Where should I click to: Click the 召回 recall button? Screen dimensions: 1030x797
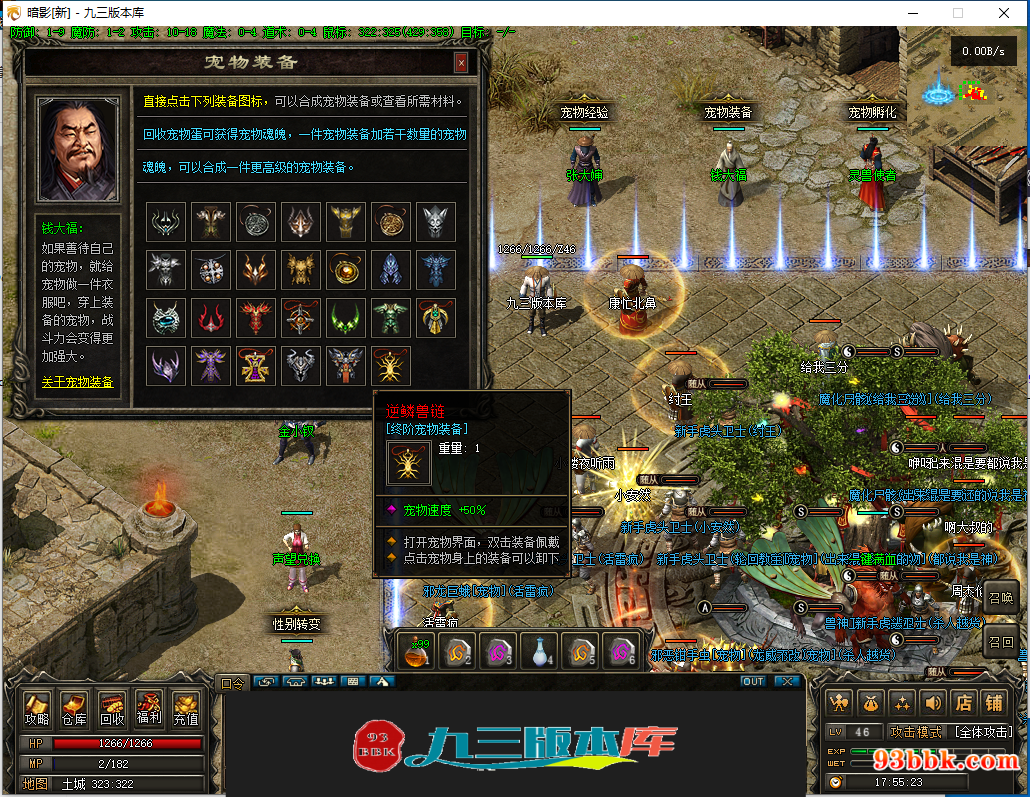tap(1001, 642)
